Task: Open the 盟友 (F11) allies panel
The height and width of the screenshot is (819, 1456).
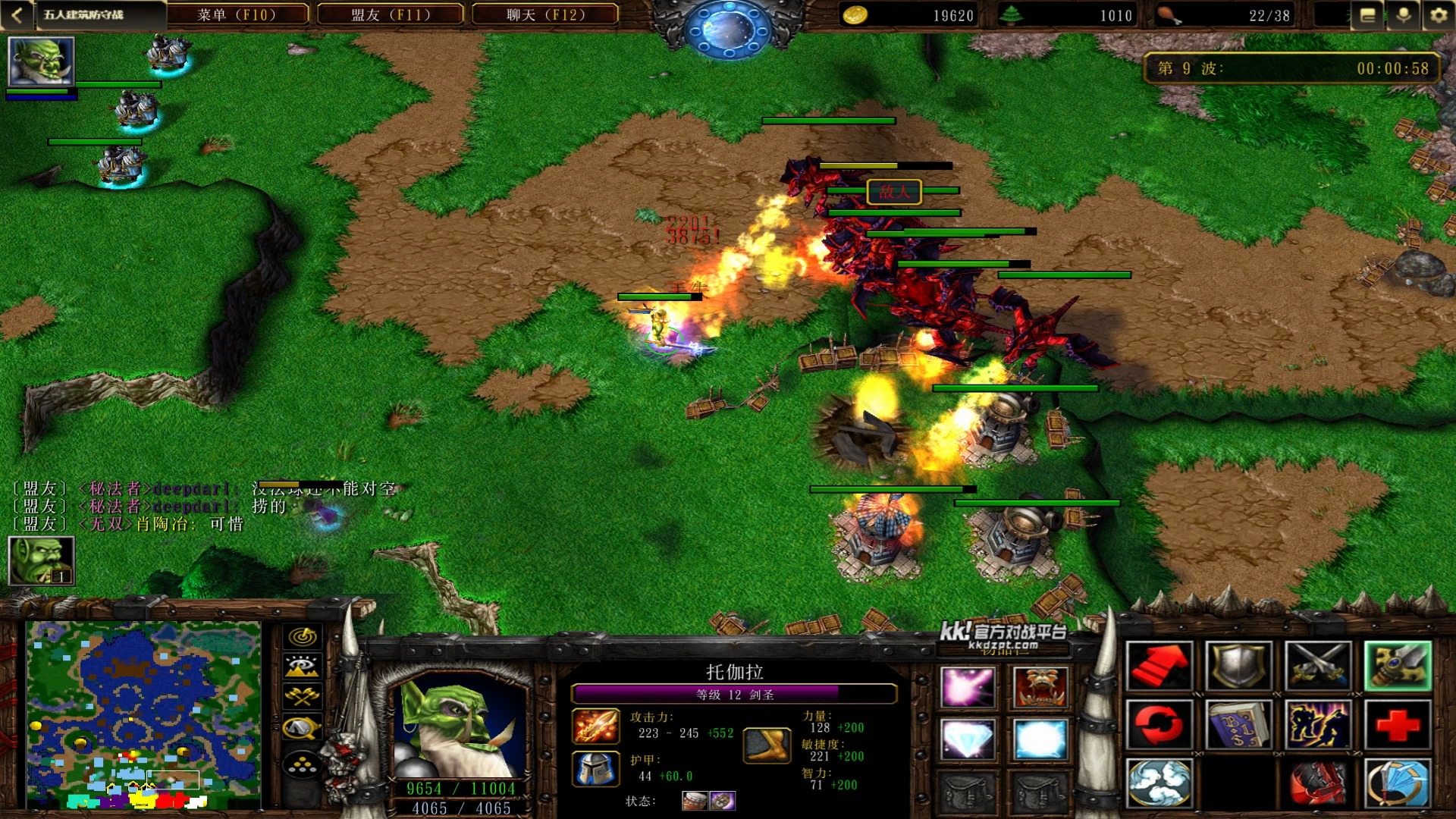Action: (x=391, y=14)
